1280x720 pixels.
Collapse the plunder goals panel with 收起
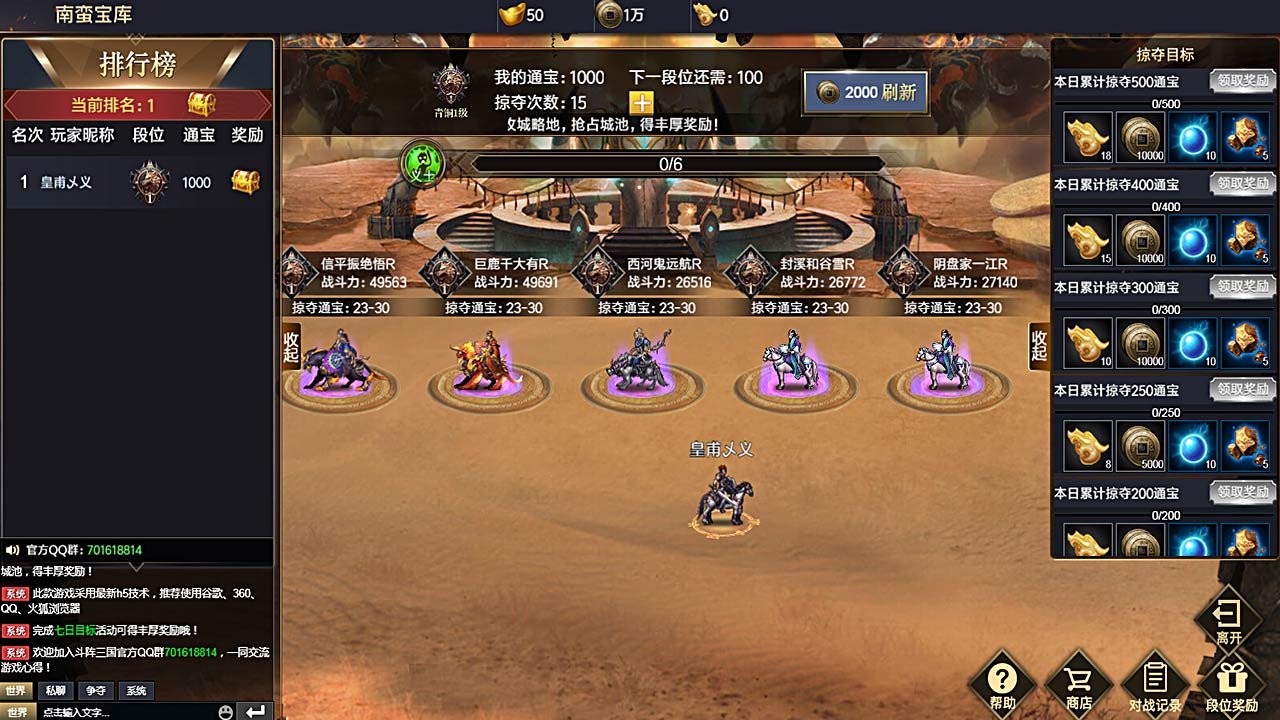pos(1039,345)
